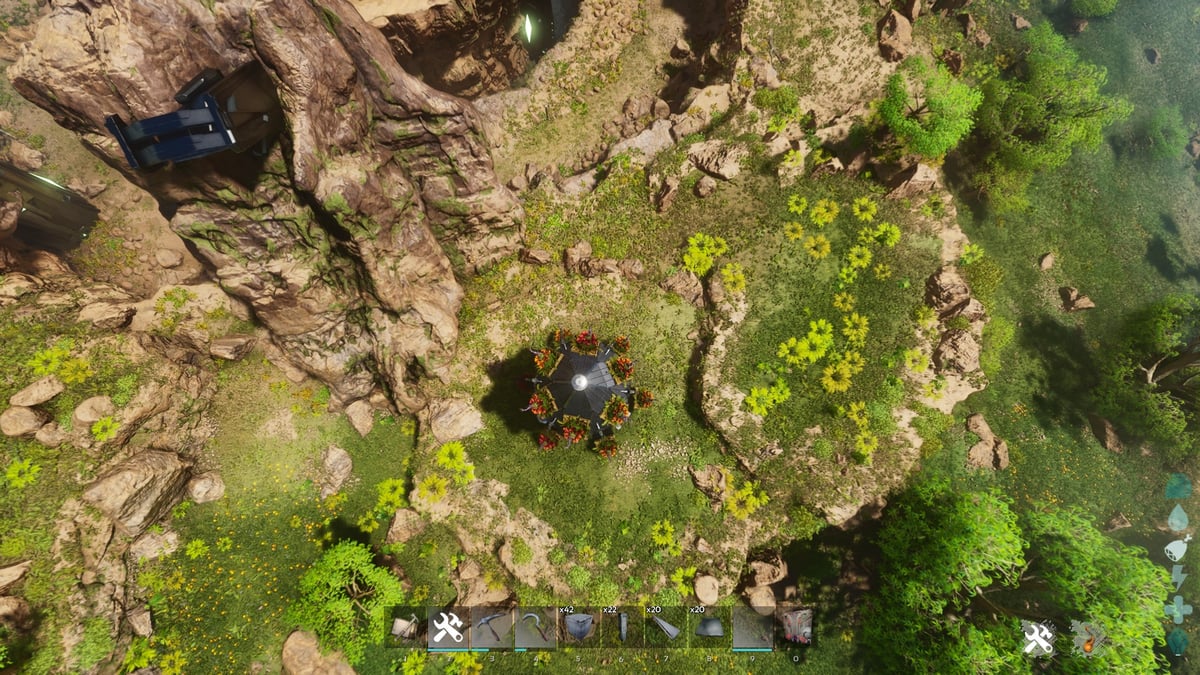Screen dimensions: 1200x675
Task: Pick the x20 sloped roof piece slot
Action: point(665,627)
